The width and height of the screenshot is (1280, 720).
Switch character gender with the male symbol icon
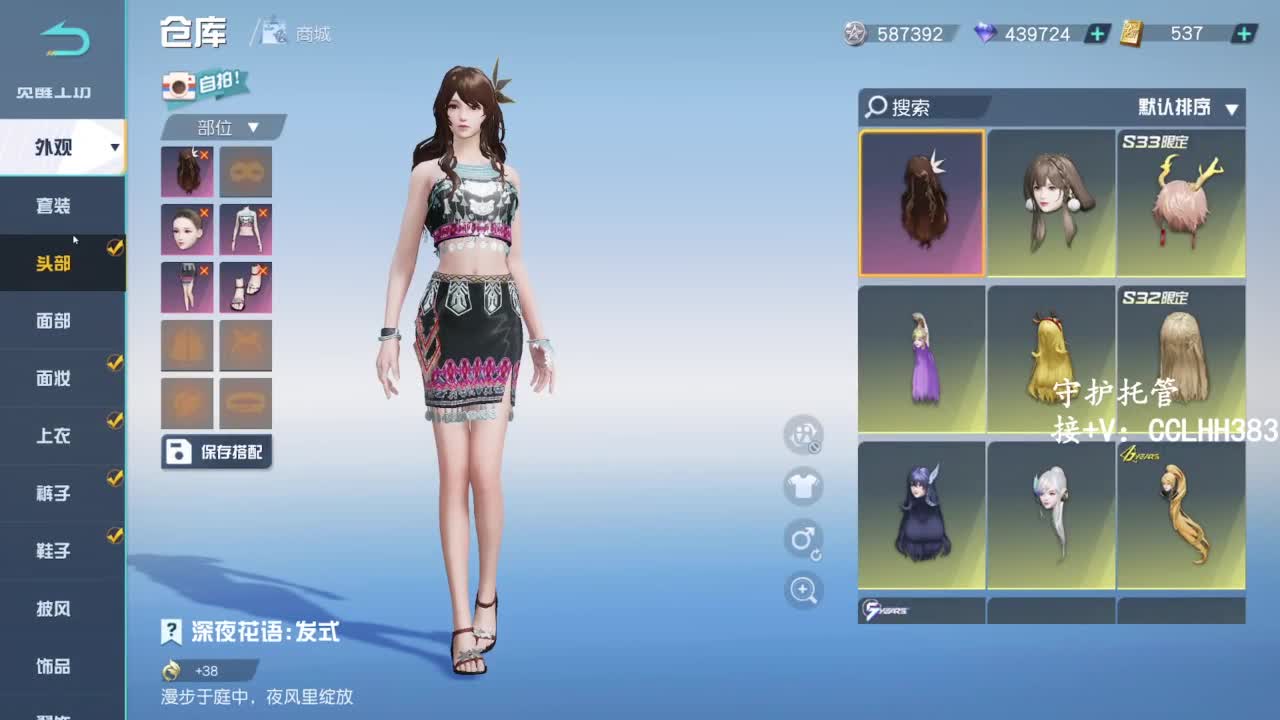[x=803, y=539]
